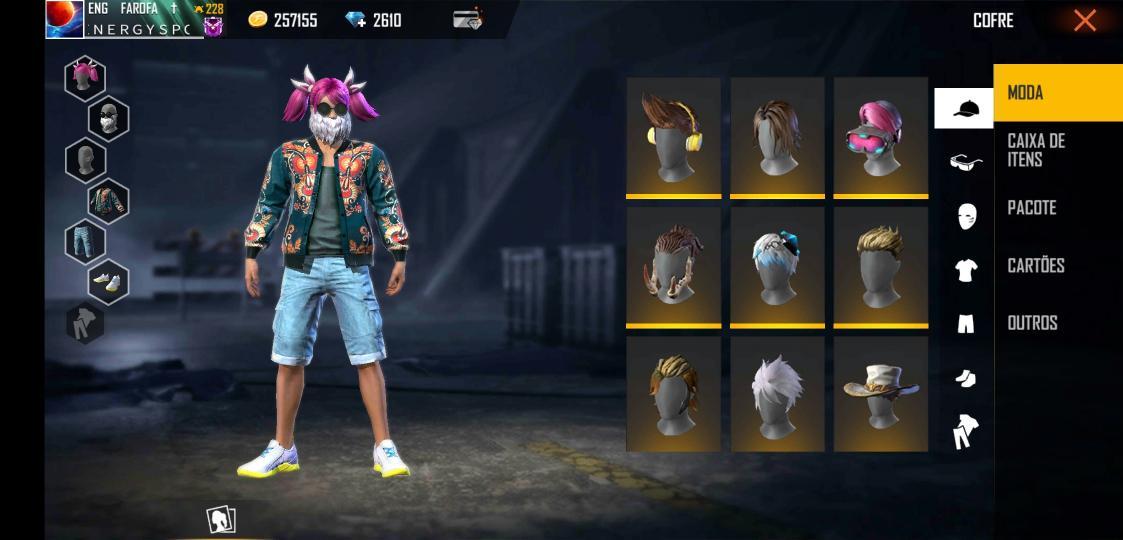Switch to the Caixa de Itens tab

(1036, 150)
